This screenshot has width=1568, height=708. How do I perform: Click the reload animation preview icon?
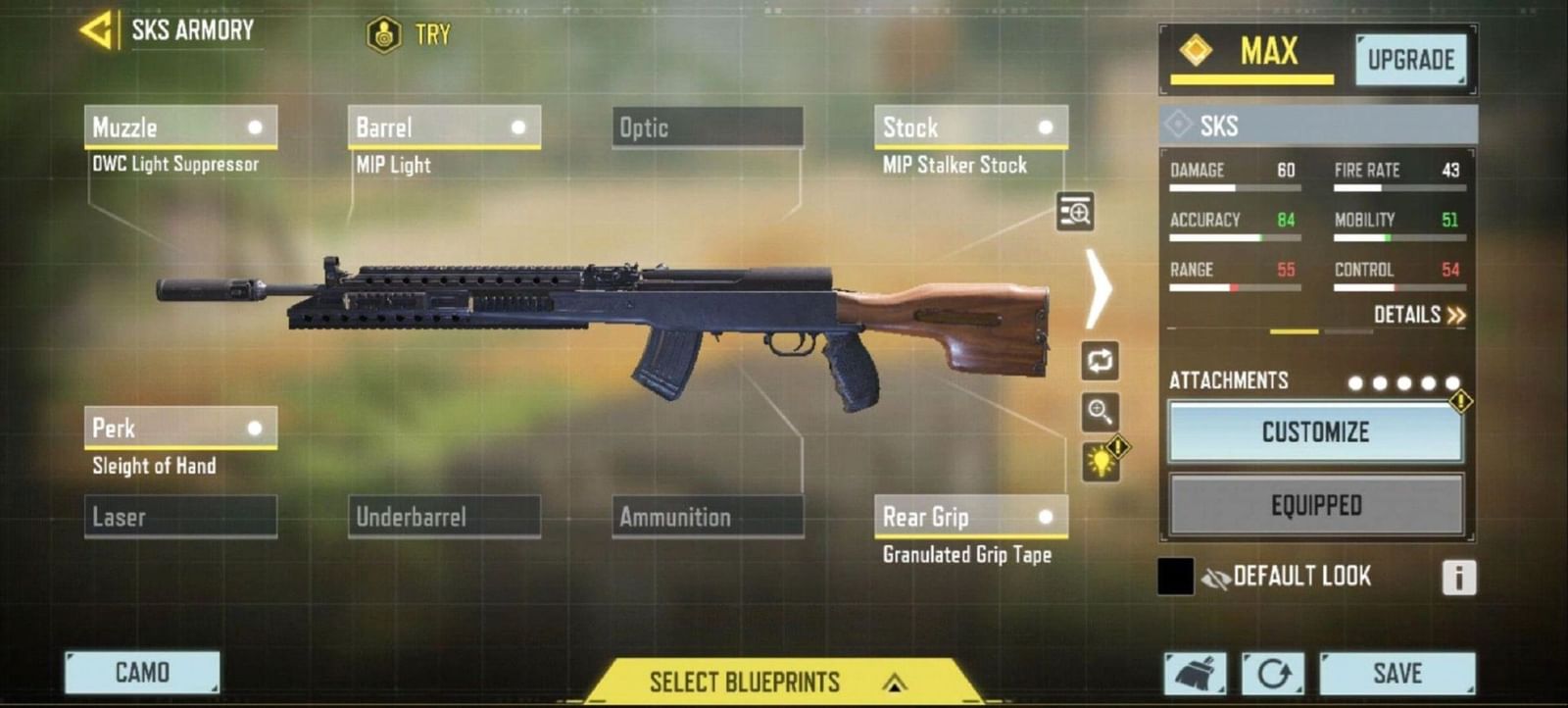coord(1101,360)
